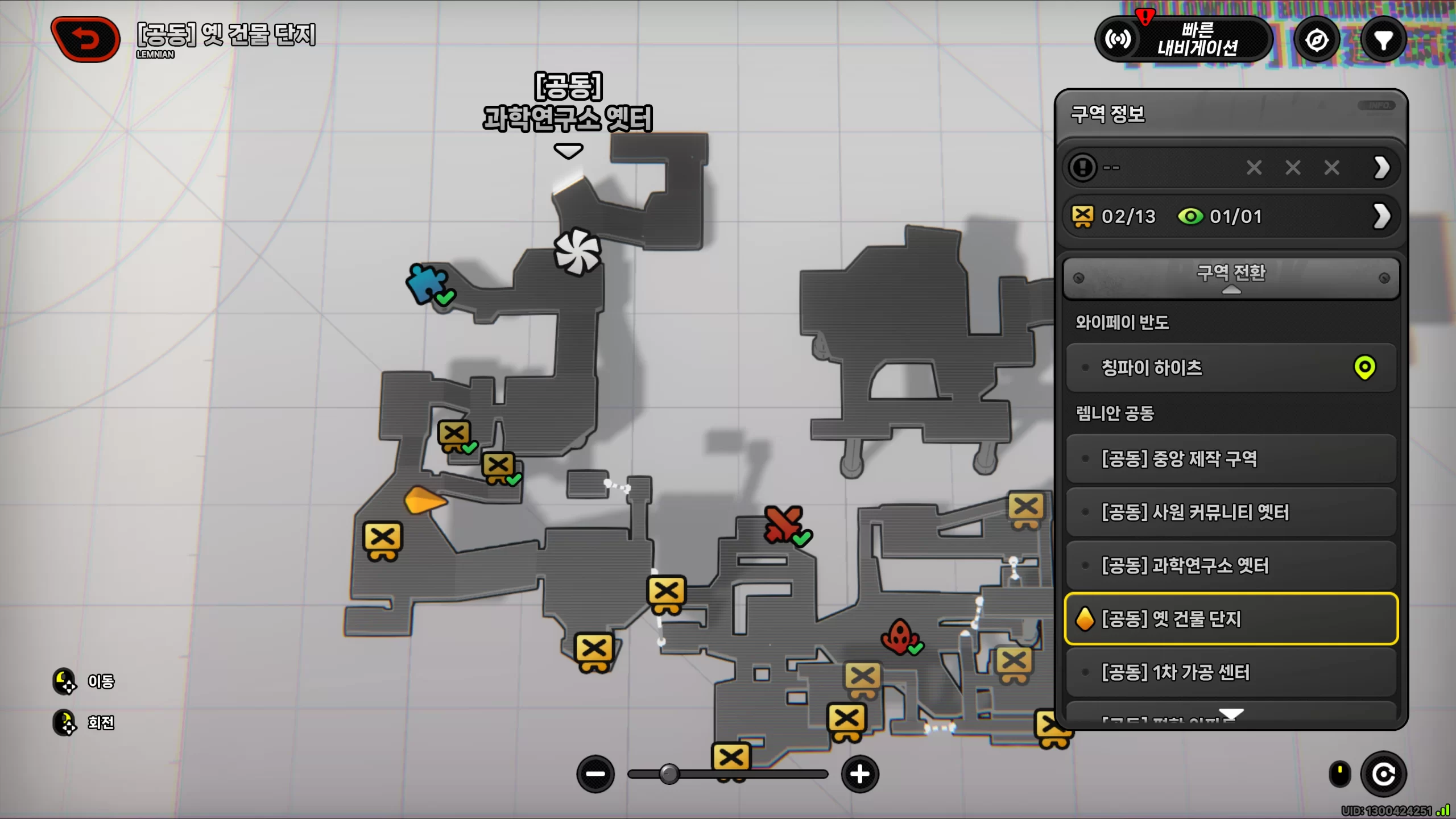Select highlighted [공동] 옛 건물 단지 entry
The height and width of the screenshot is (819, 1456).
[x=1231, y=619]
